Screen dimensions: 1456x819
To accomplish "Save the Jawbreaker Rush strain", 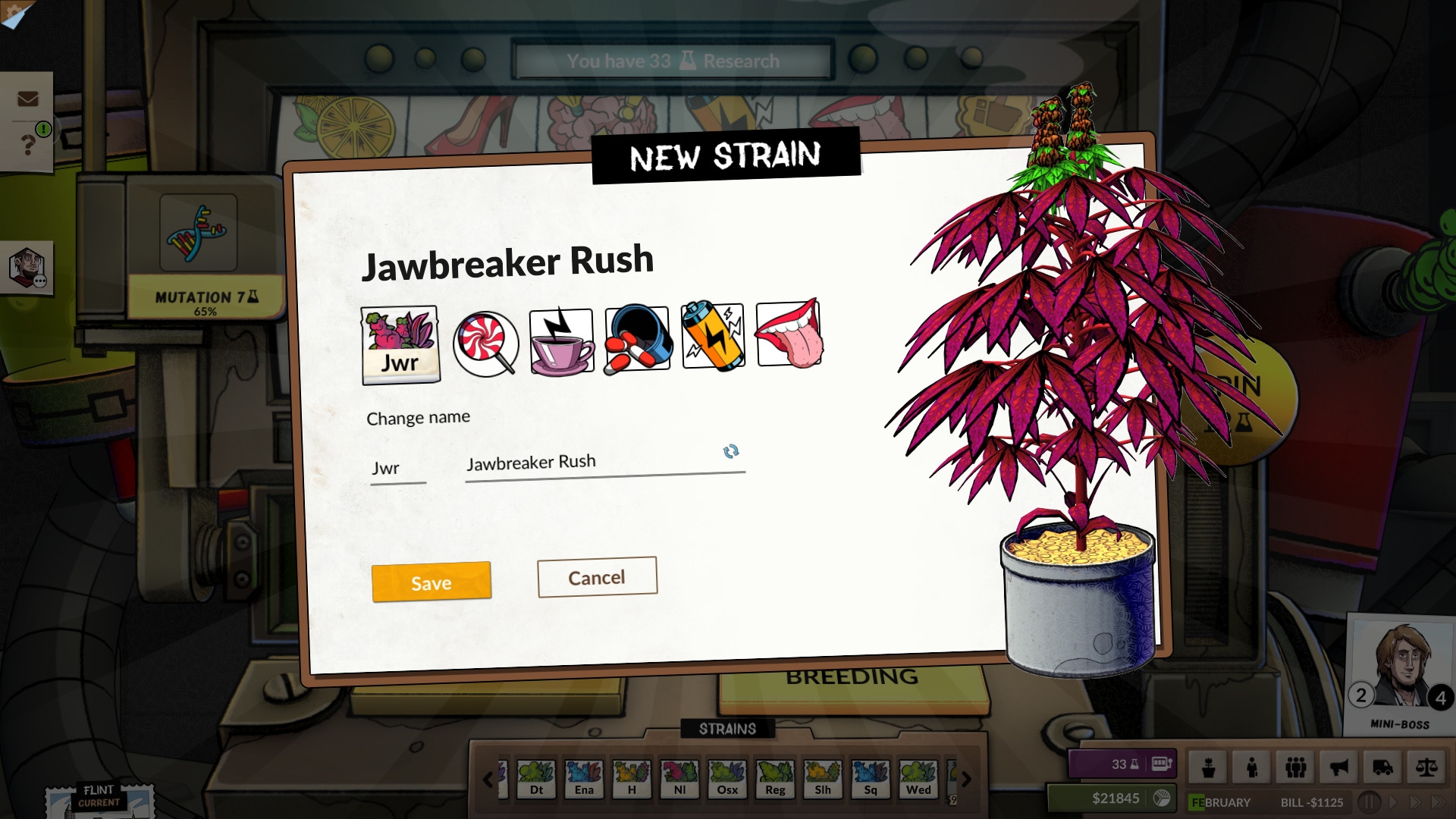I will [x=431, y=582].
